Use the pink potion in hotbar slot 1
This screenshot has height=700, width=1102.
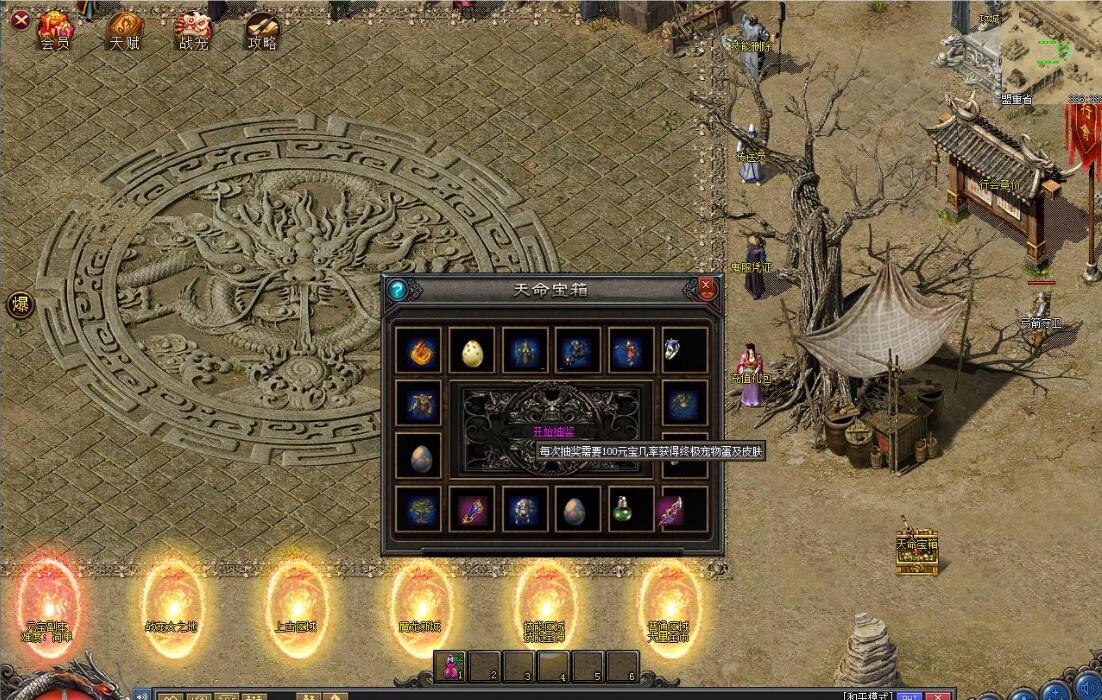click(451, 666)
